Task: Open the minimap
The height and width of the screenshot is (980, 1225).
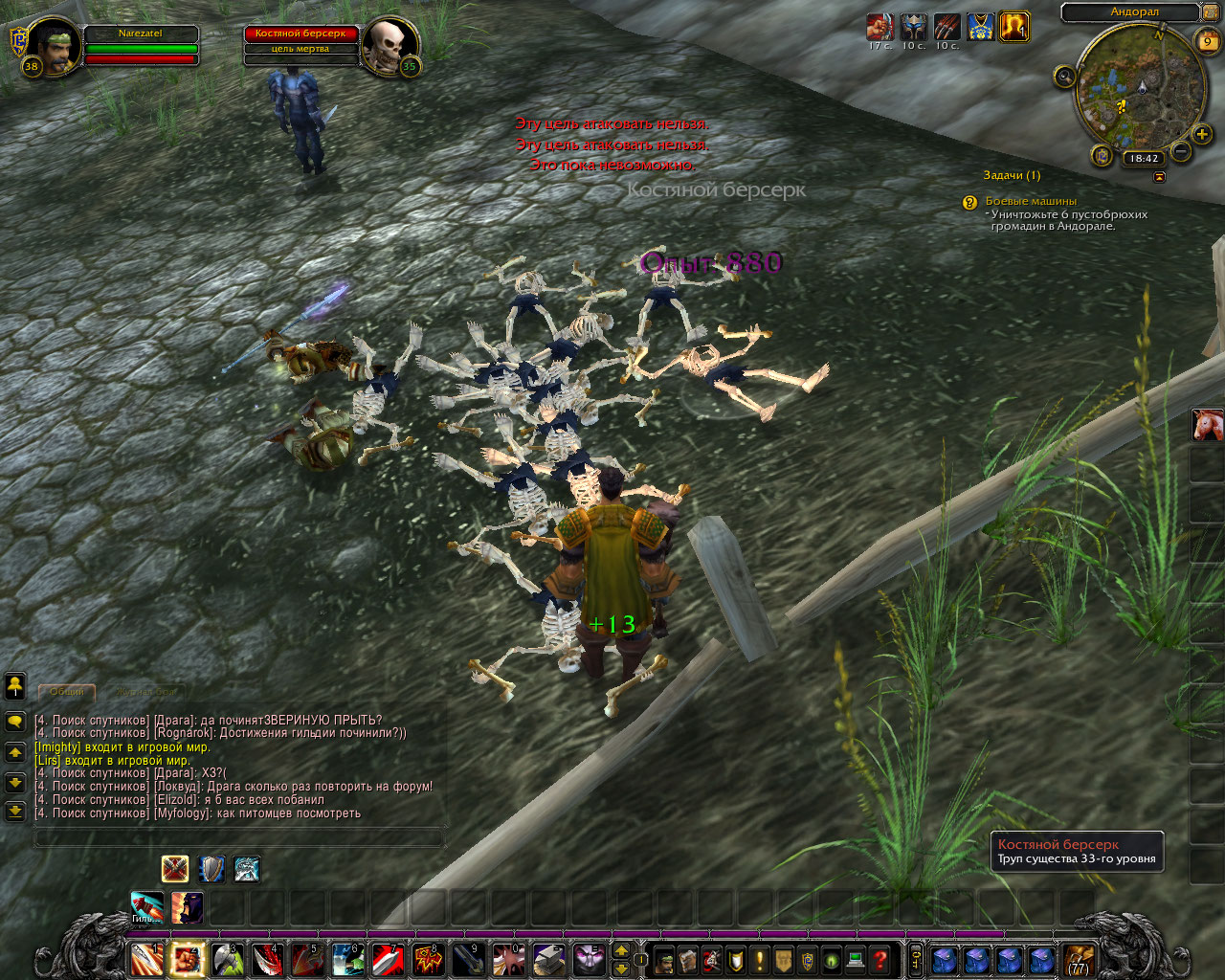Action: pos(1141,88)
